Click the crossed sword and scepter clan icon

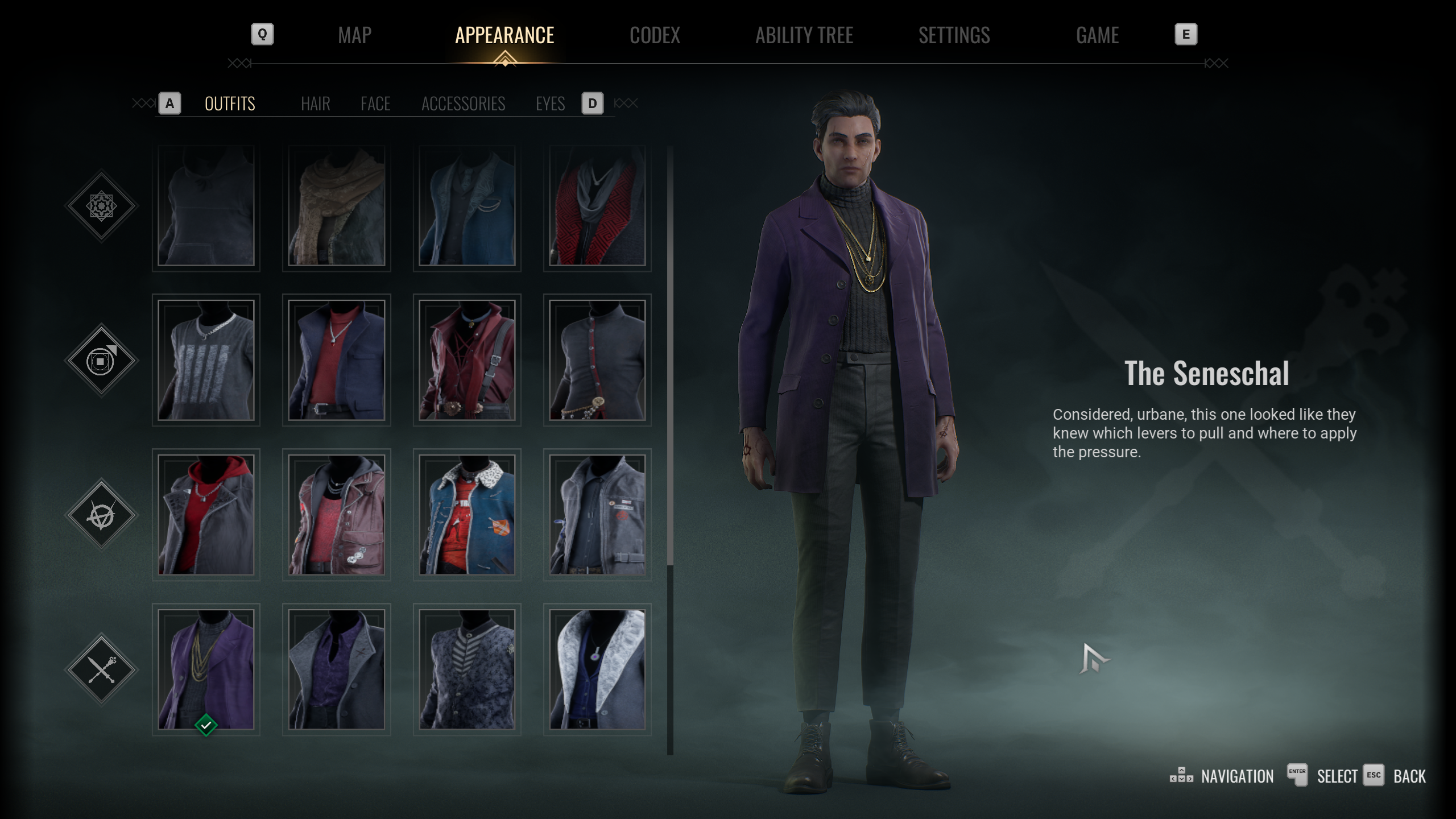click(x=101, y=669)
